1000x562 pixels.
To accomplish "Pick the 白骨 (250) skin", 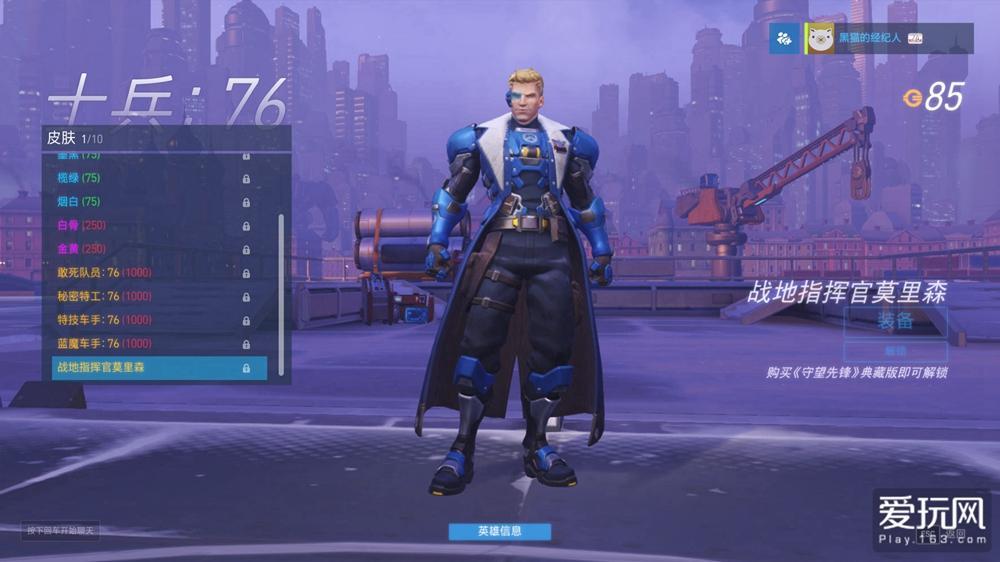I will 150,225.
